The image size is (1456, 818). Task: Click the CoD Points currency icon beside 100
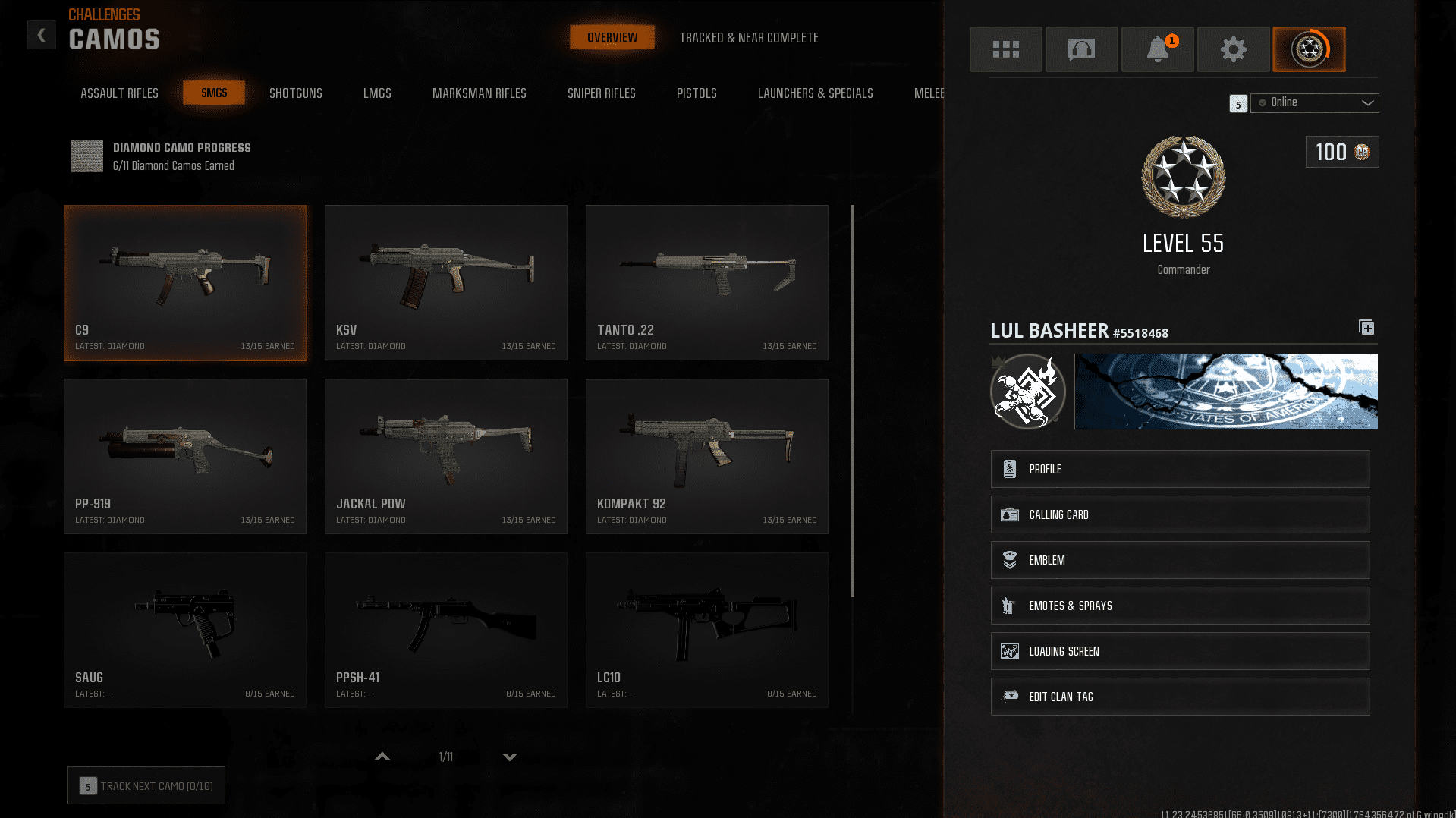1362,151
